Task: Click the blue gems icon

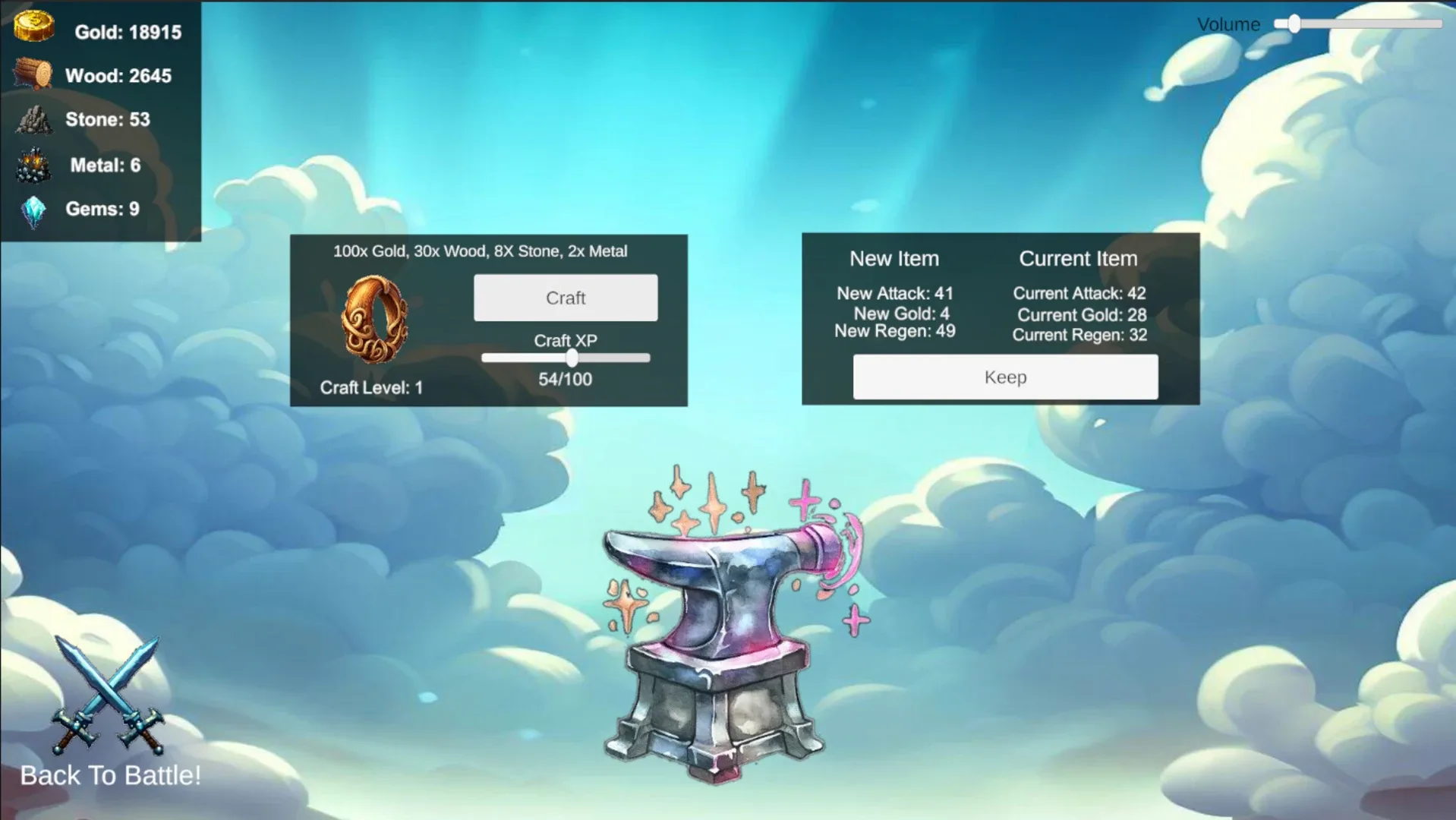Action: click(x=33, y=208)
